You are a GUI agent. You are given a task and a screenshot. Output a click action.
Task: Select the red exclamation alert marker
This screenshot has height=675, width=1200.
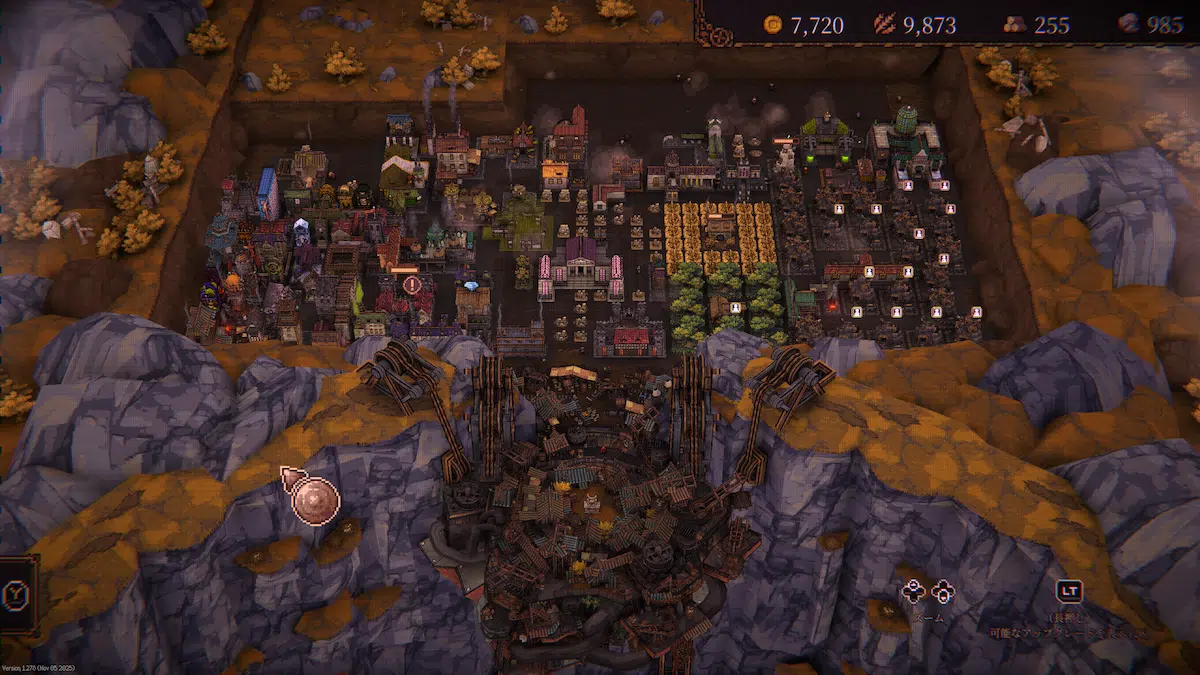pos(412,285)
